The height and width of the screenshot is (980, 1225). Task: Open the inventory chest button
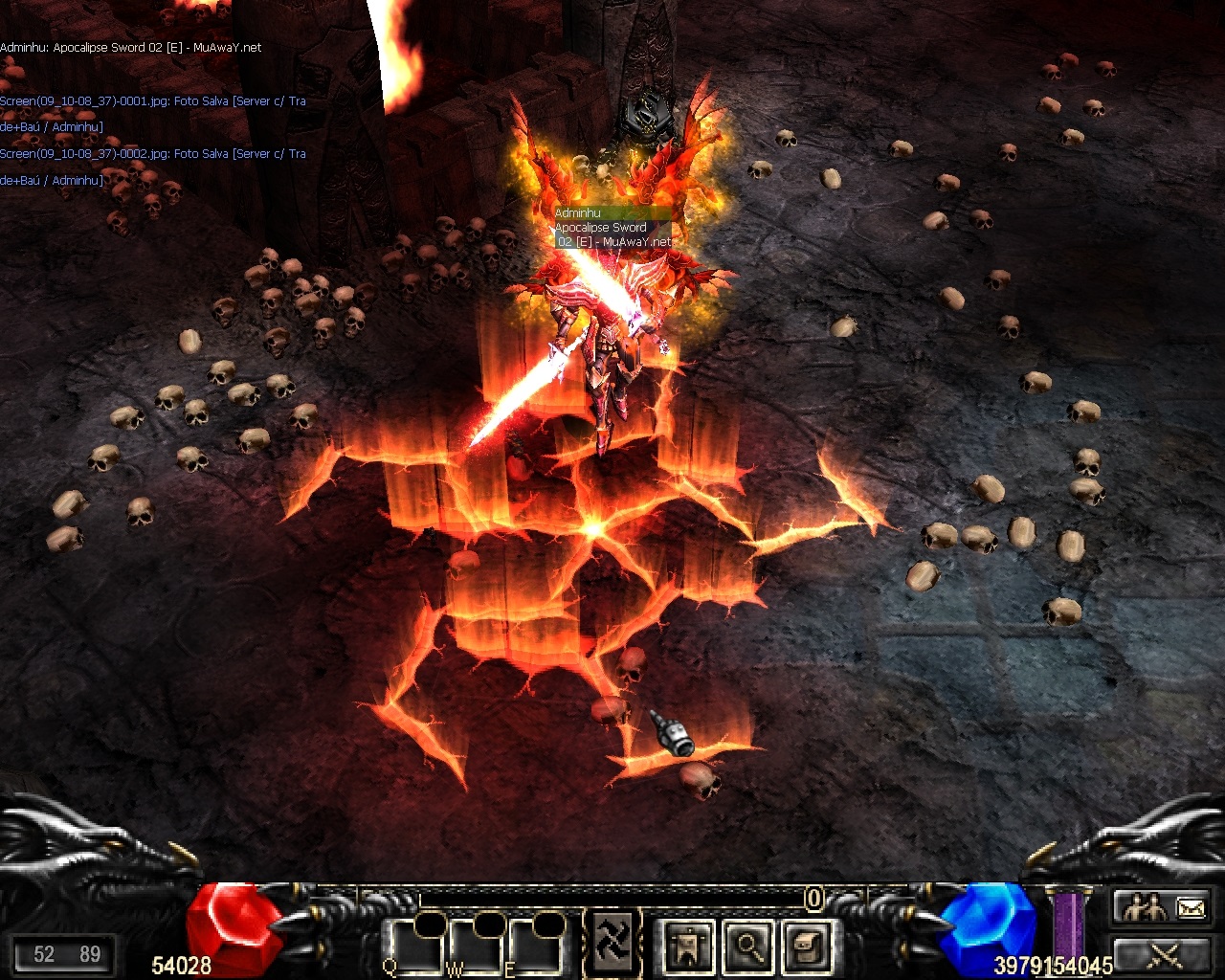[807, 947]
